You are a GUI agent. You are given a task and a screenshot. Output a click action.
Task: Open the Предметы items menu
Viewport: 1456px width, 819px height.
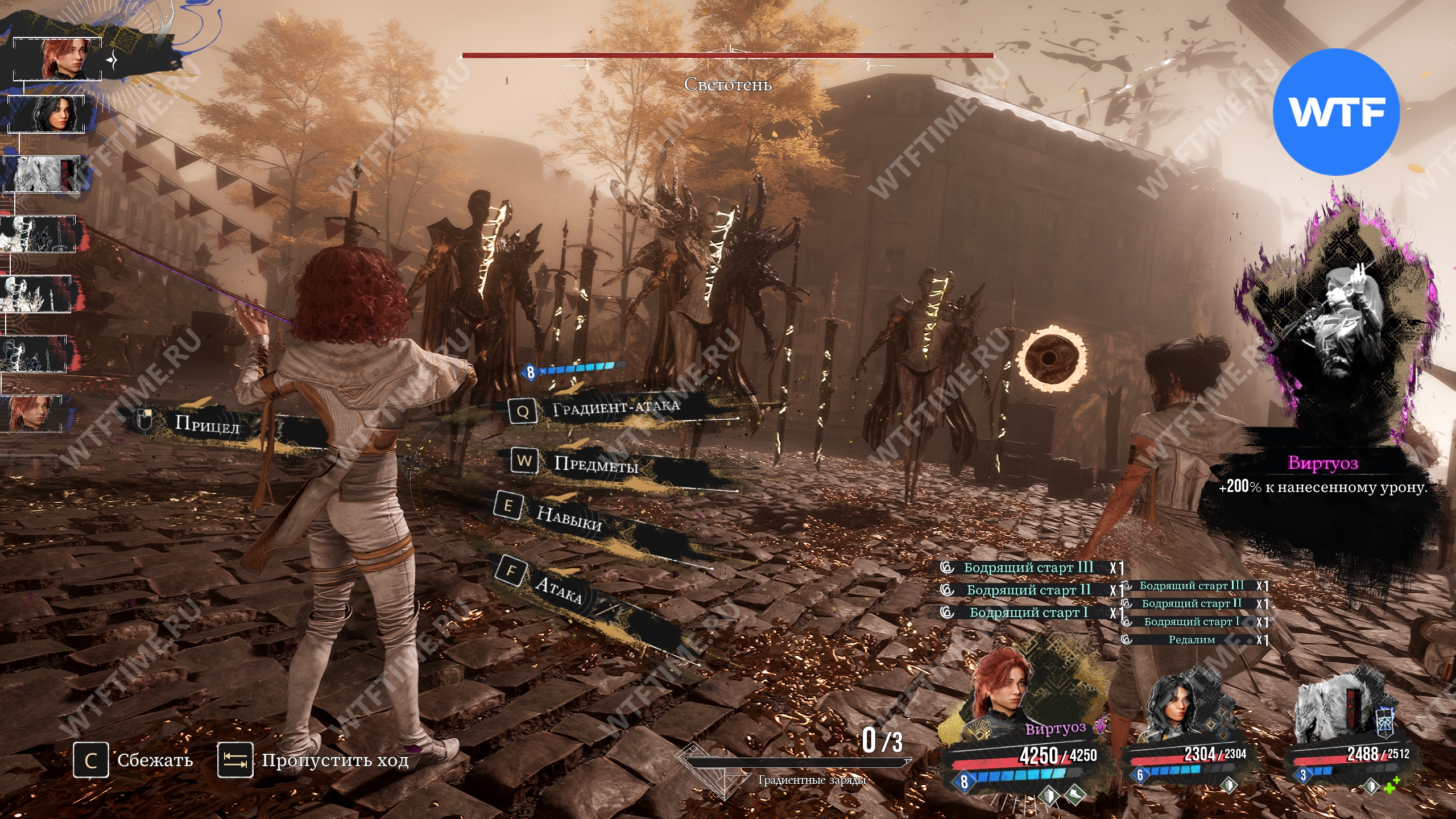tap(595, 464)
